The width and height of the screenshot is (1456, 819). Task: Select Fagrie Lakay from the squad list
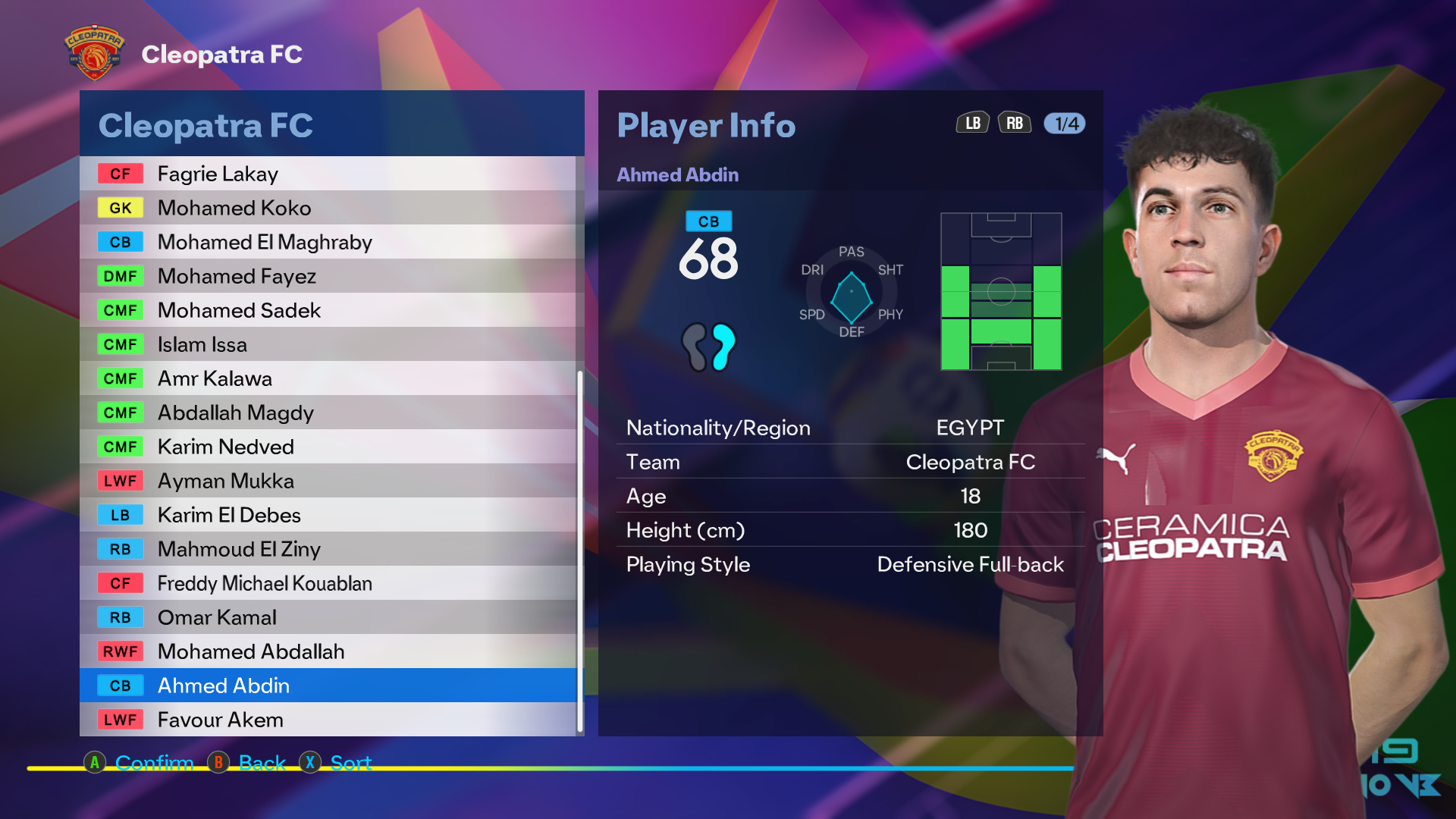tap(328, 174)
